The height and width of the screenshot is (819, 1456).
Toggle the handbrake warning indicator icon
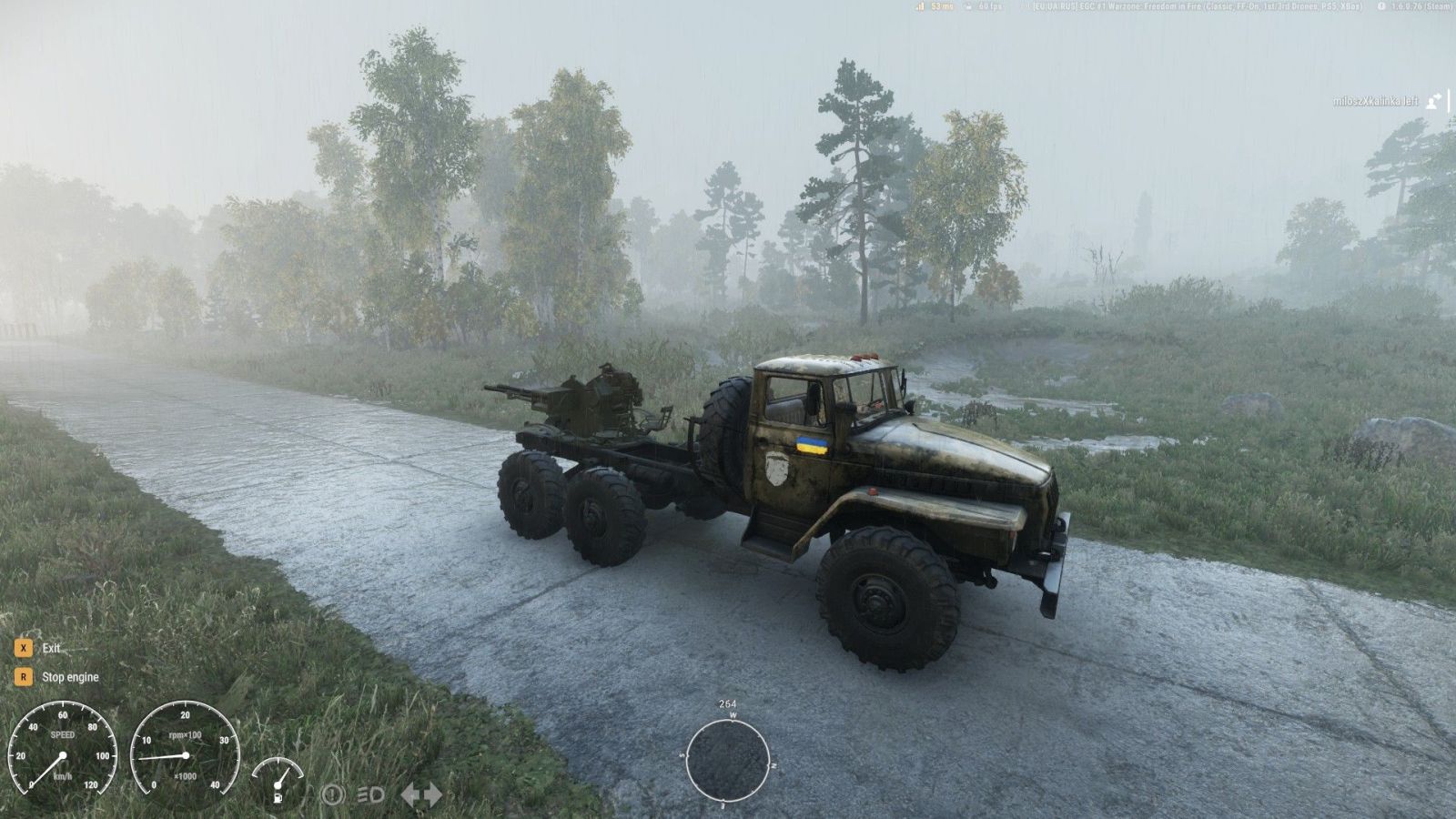(332, 794)
